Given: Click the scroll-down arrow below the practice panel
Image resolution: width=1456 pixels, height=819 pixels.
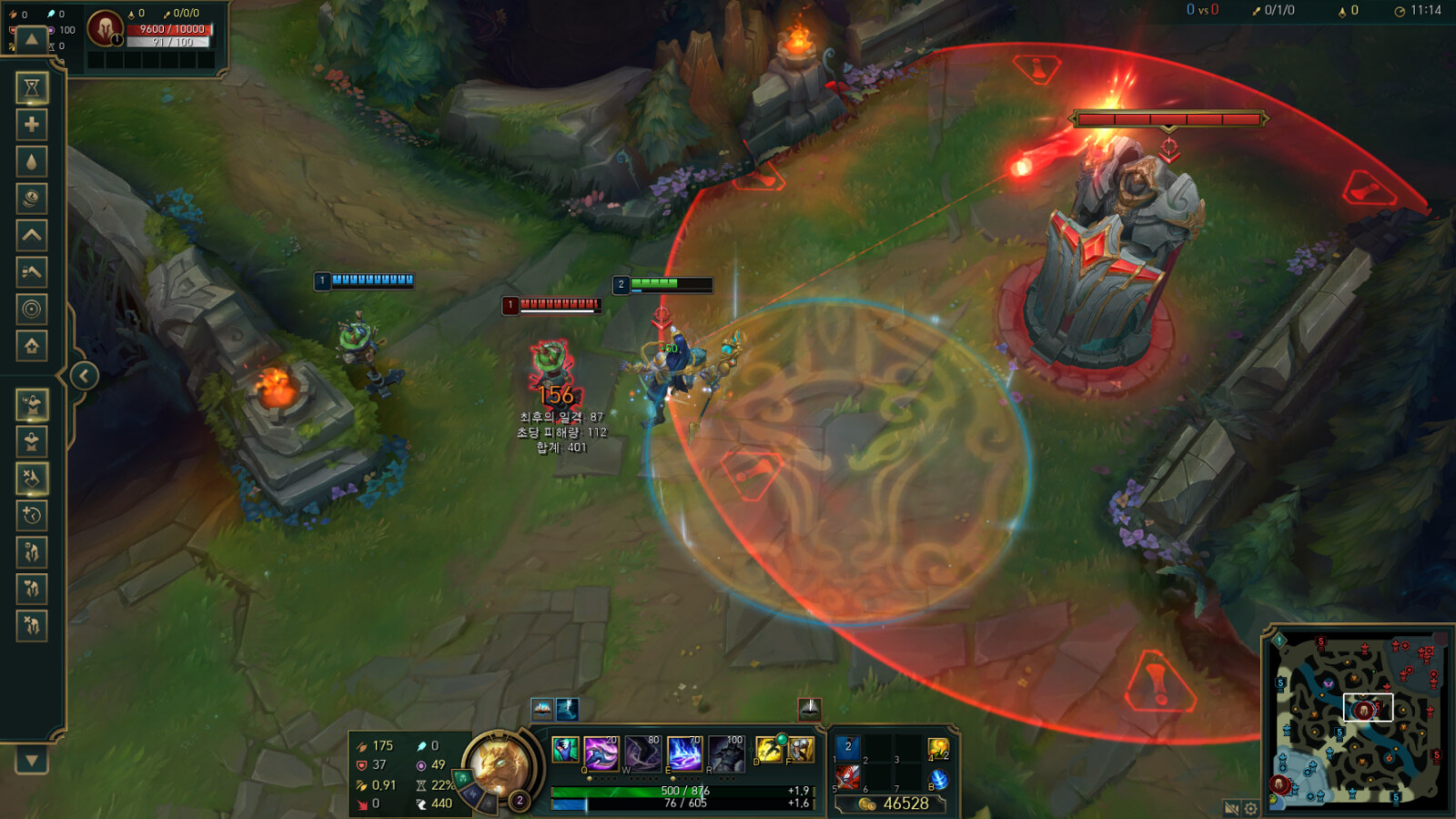Looking at the screenshot, I should point(32,760).
